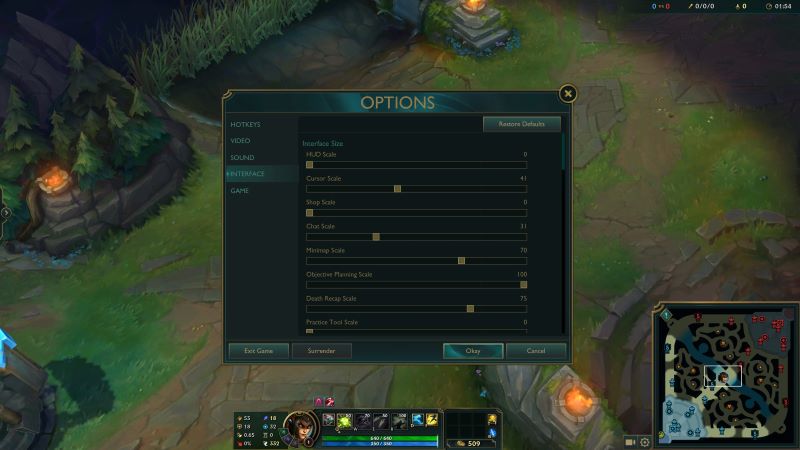Cancel the options changes

point(536,351)
